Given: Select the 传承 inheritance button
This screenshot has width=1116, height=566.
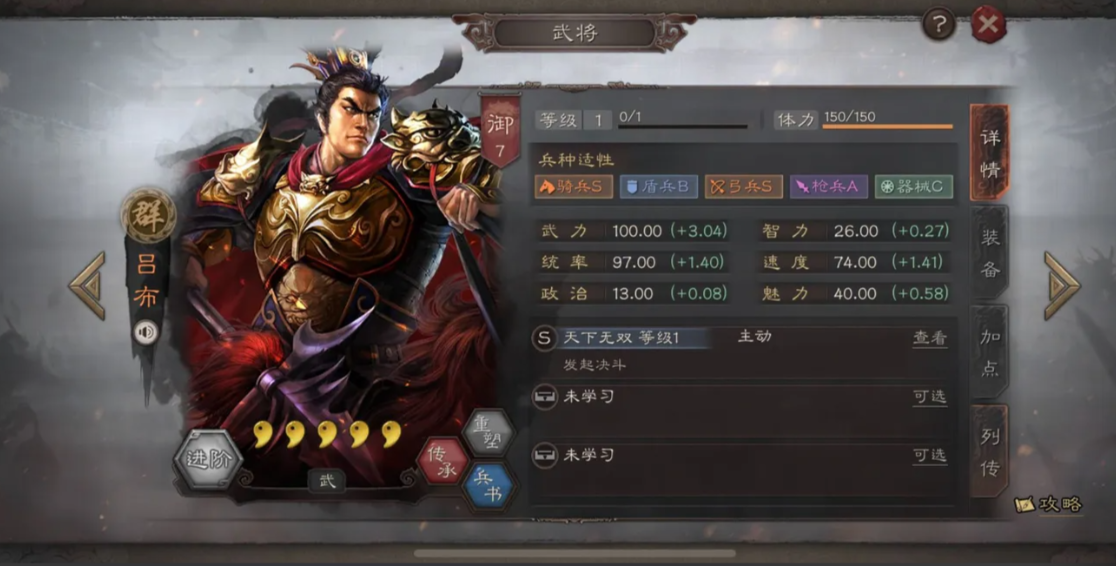Looking at the screenshot, I should 441,462.
